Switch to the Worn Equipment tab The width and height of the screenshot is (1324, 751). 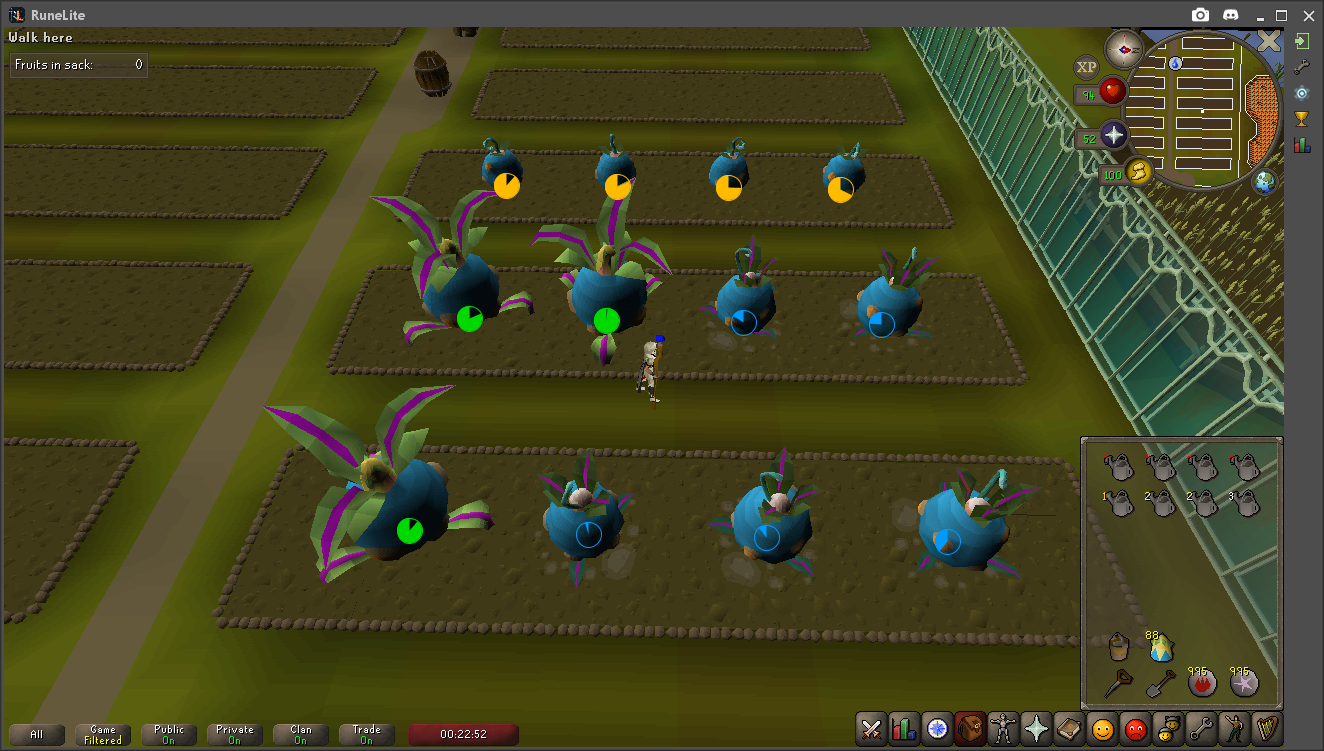pos(1003,729)
